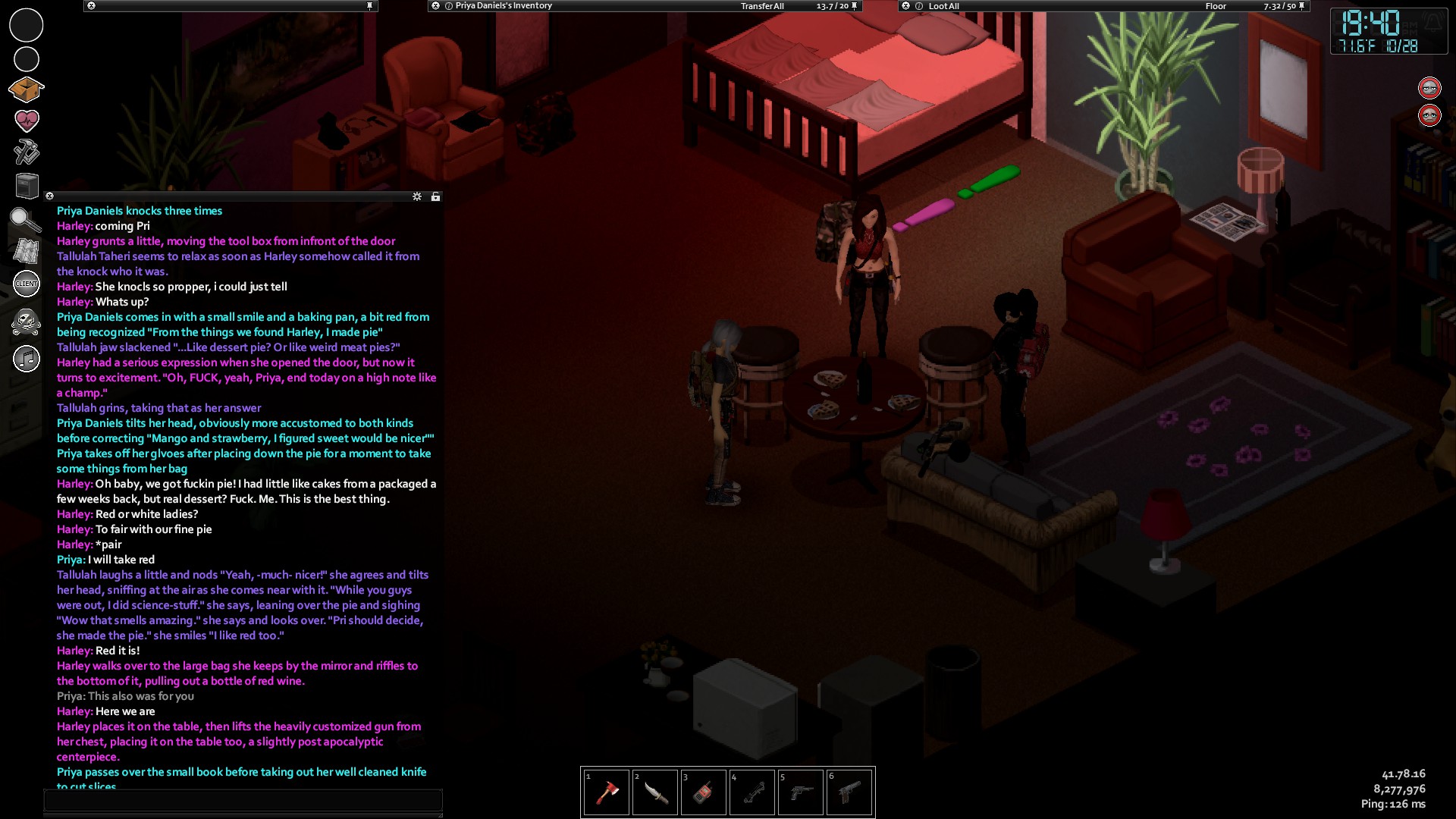Toggle the chat window lock
The height and width of the screenshot is (819, 1456).
(435, 196)
